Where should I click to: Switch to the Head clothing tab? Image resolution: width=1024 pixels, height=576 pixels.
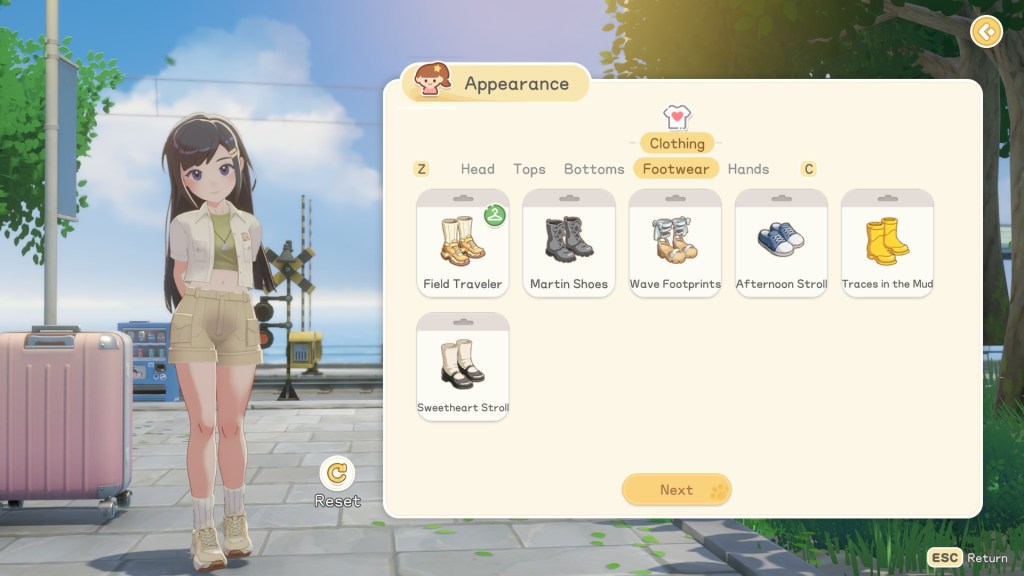(477, 169)
